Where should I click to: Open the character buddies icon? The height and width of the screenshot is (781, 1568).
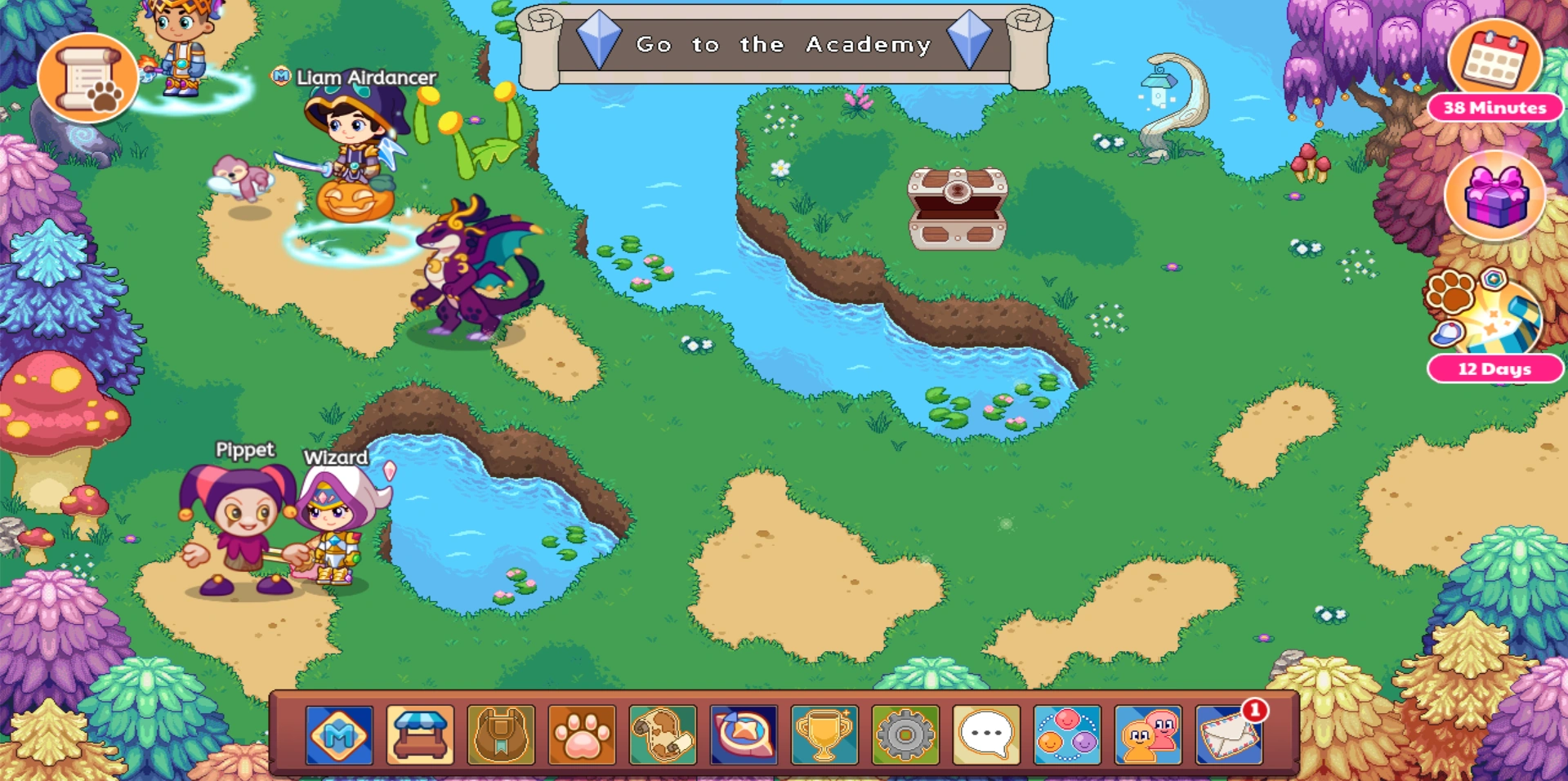[1147, 737]
